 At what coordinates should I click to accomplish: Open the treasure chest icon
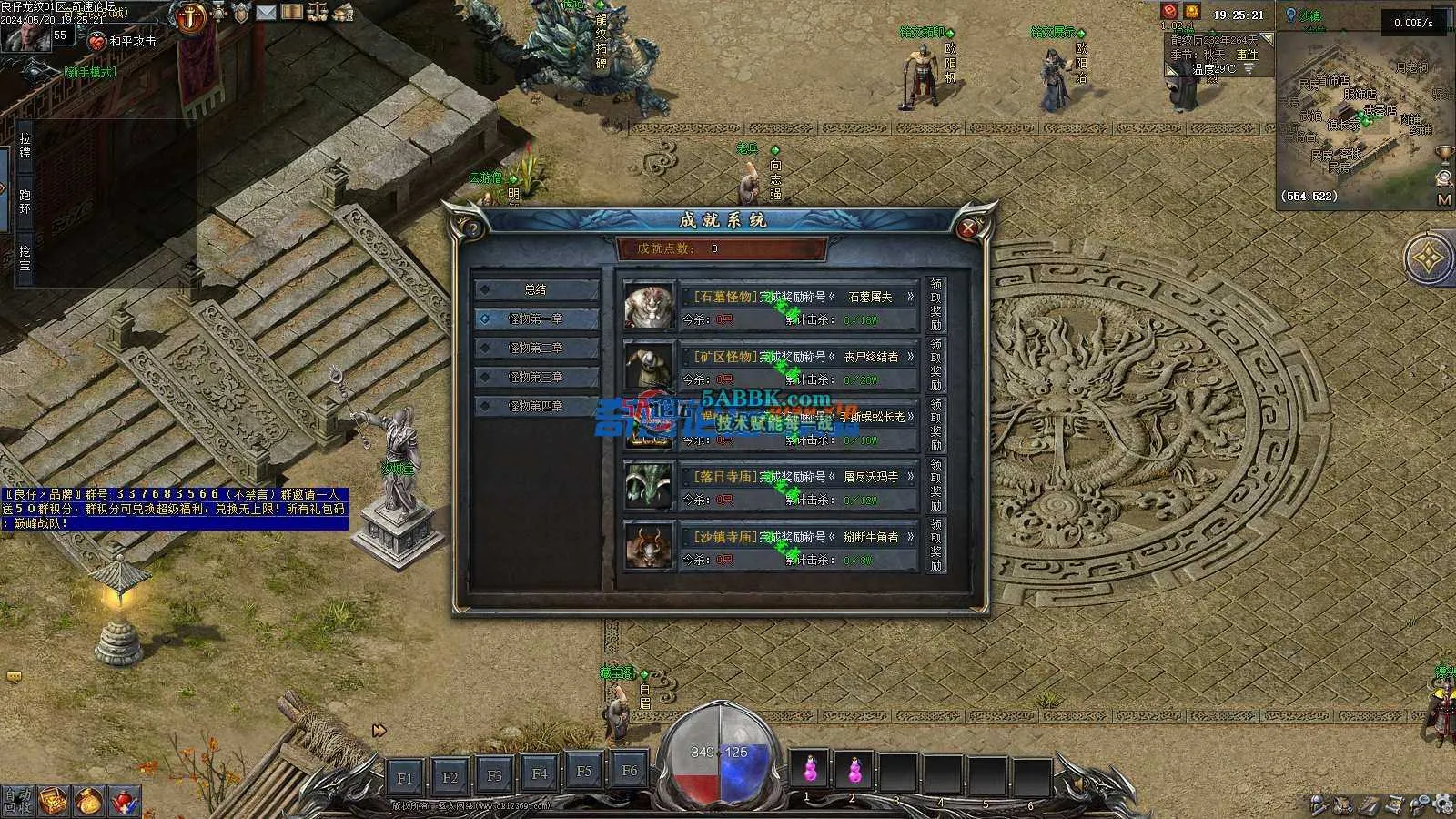click(54, 801)
